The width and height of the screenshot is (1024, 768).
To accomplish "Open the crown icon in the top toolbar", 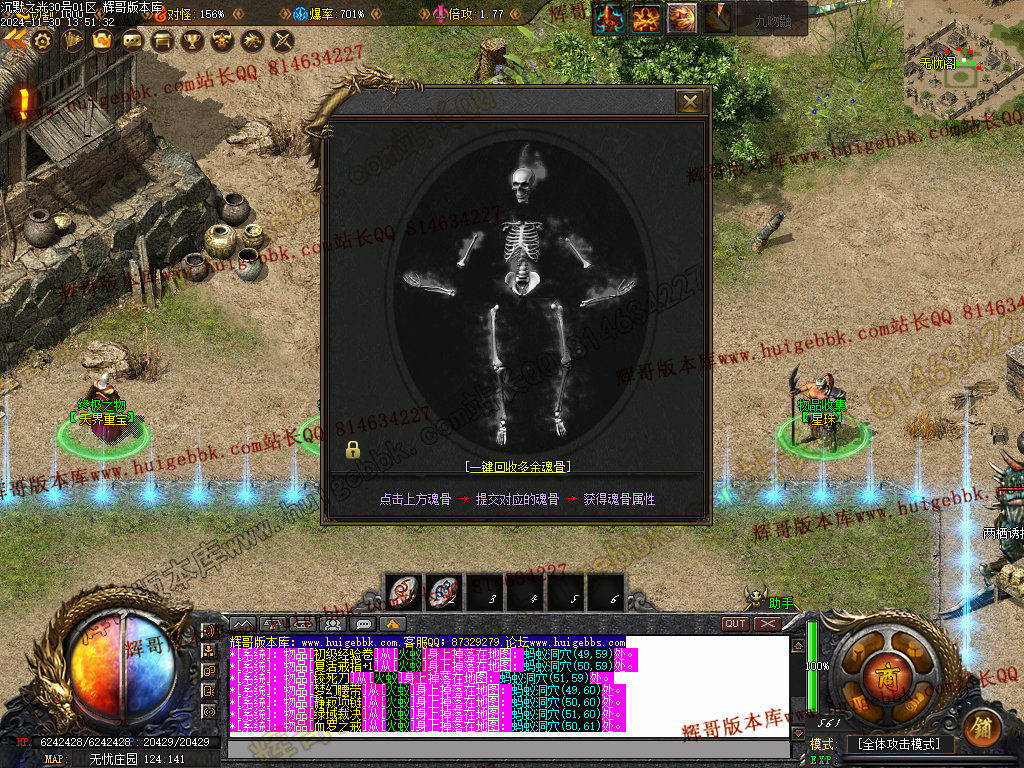I will click(101, 41).
